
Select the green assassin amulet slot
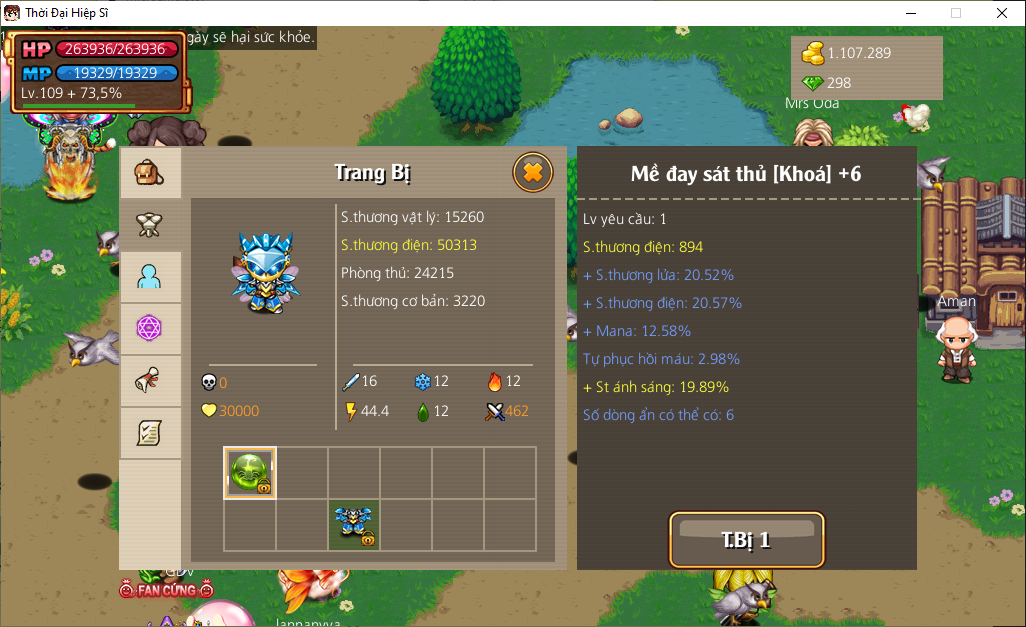(x=249, y=472)
